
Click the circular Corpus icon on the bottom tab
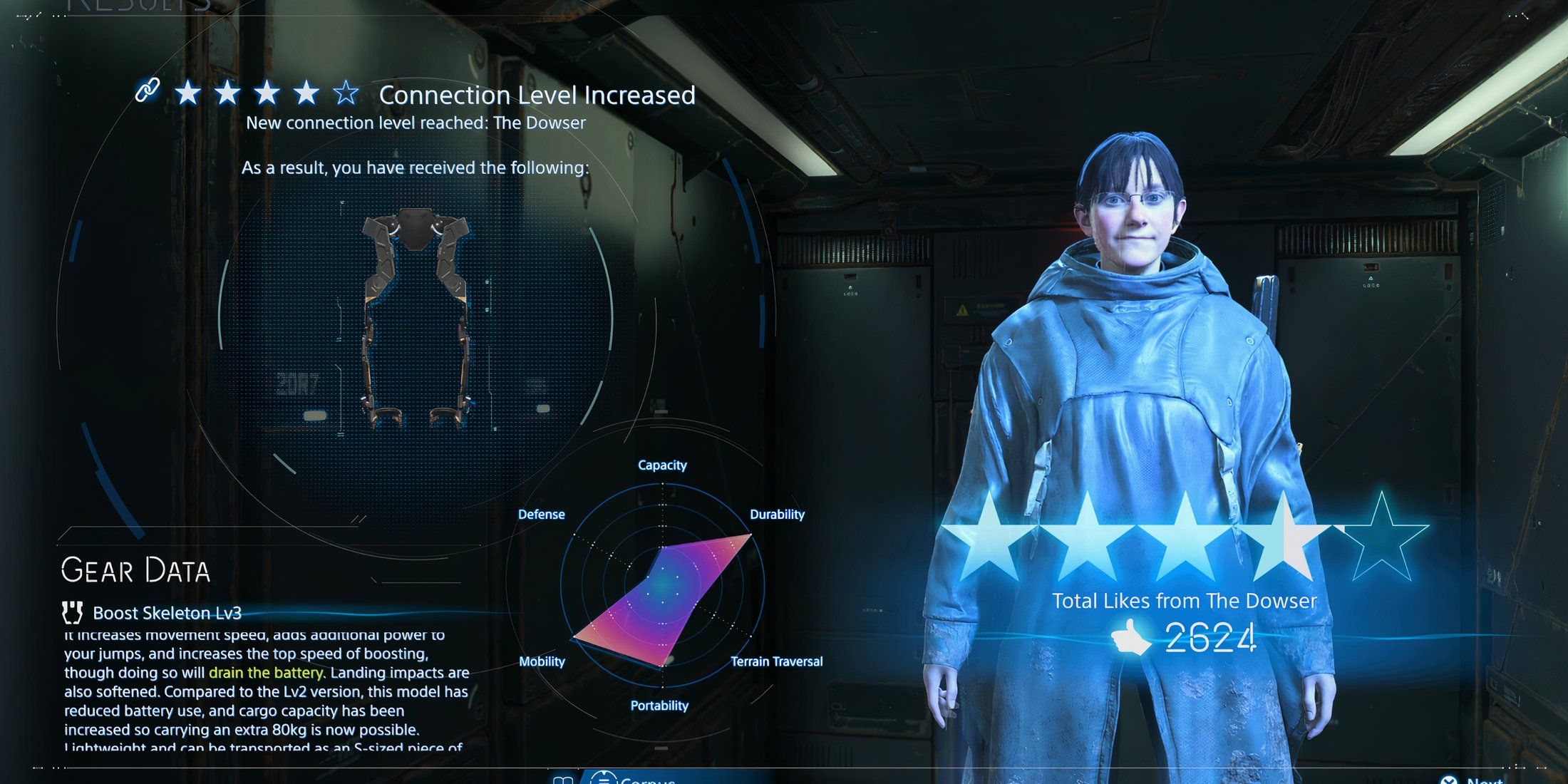pos(604,778)
